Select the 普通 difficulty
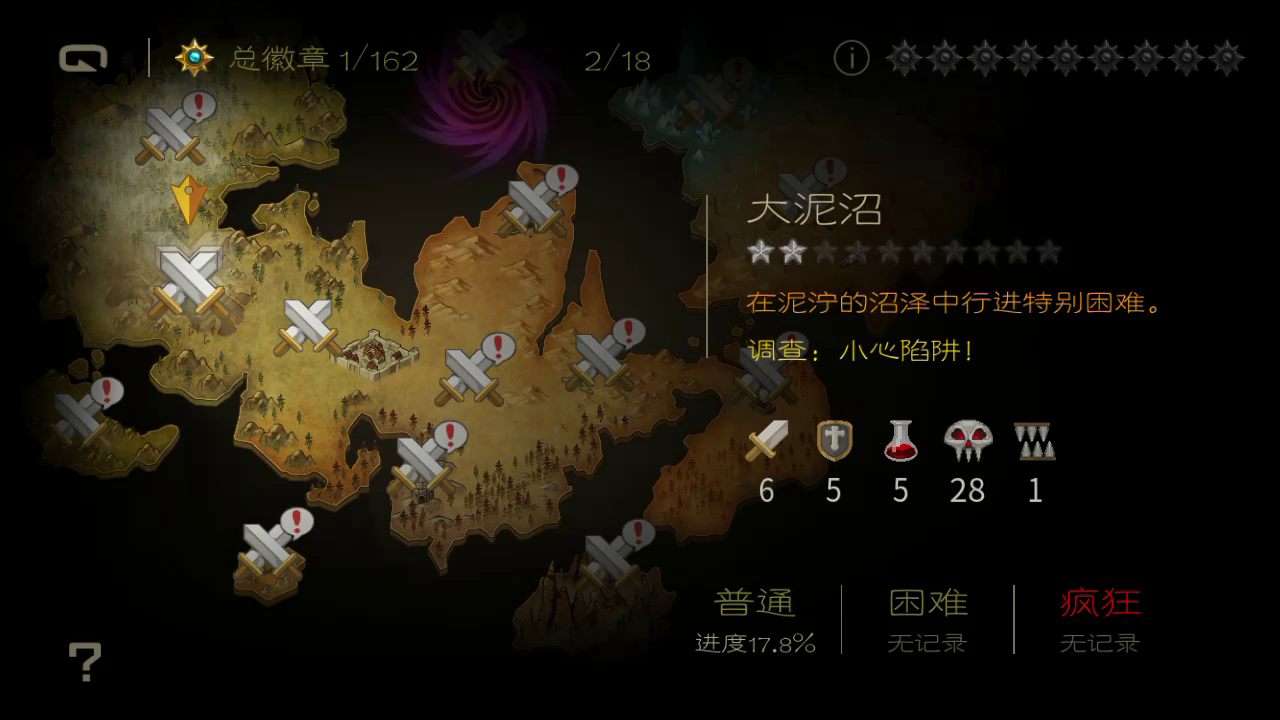 756,603
